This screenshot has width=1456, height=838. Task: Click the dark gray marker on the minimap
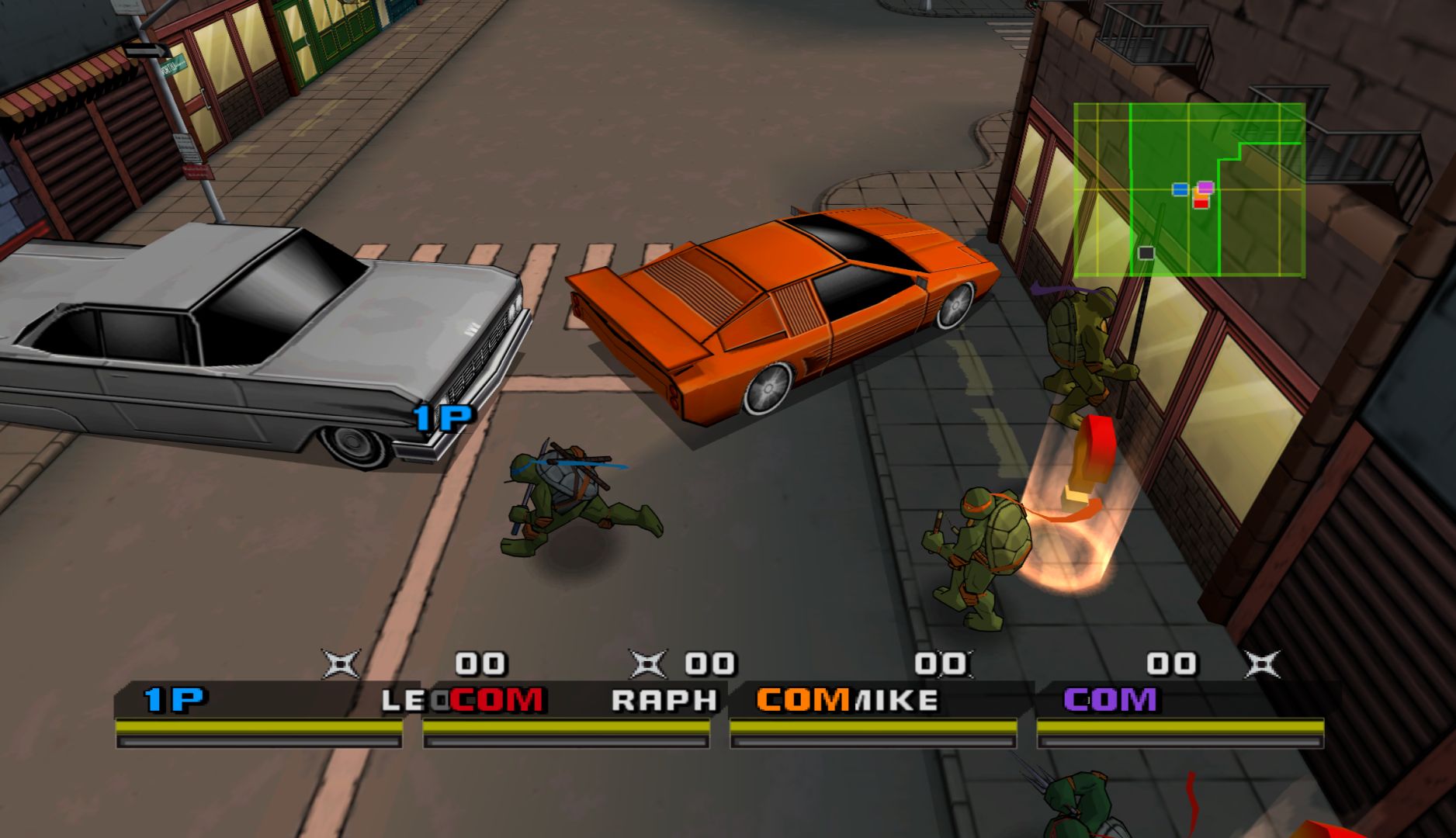tap(1146, 253)
